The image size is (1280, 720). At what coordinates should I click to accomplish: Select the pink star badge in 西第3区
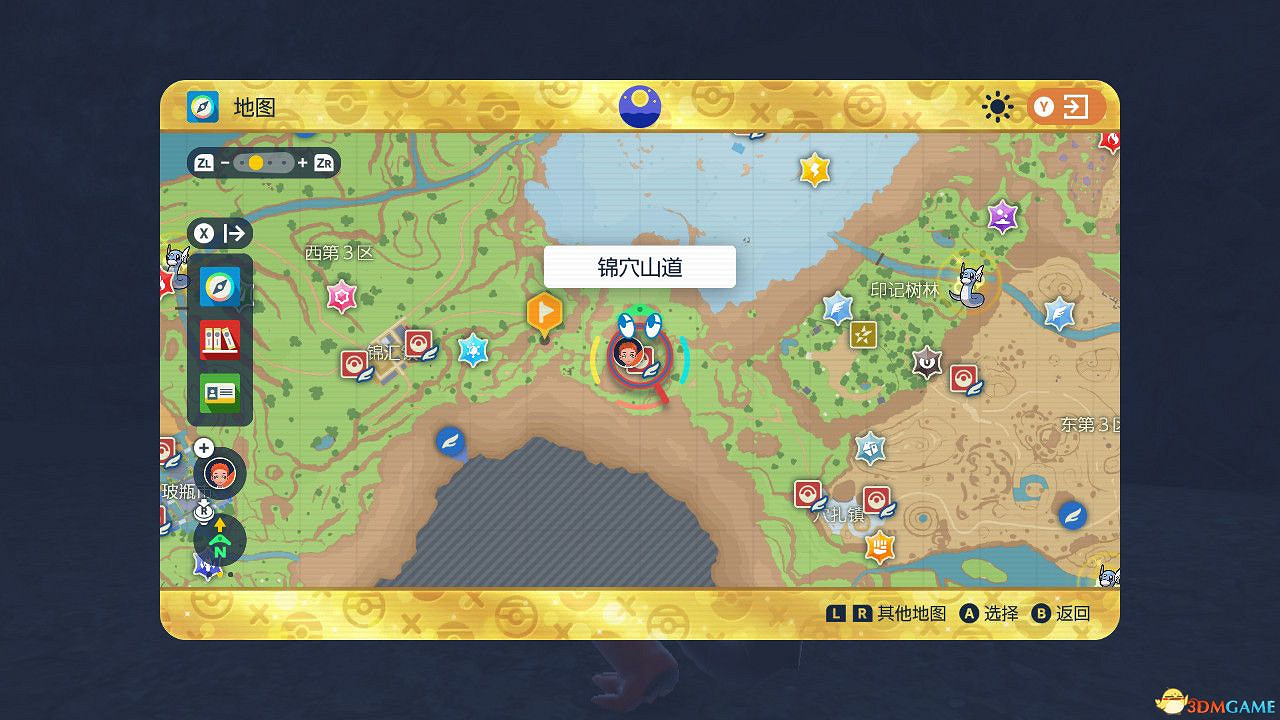click(x=341, y=294)
